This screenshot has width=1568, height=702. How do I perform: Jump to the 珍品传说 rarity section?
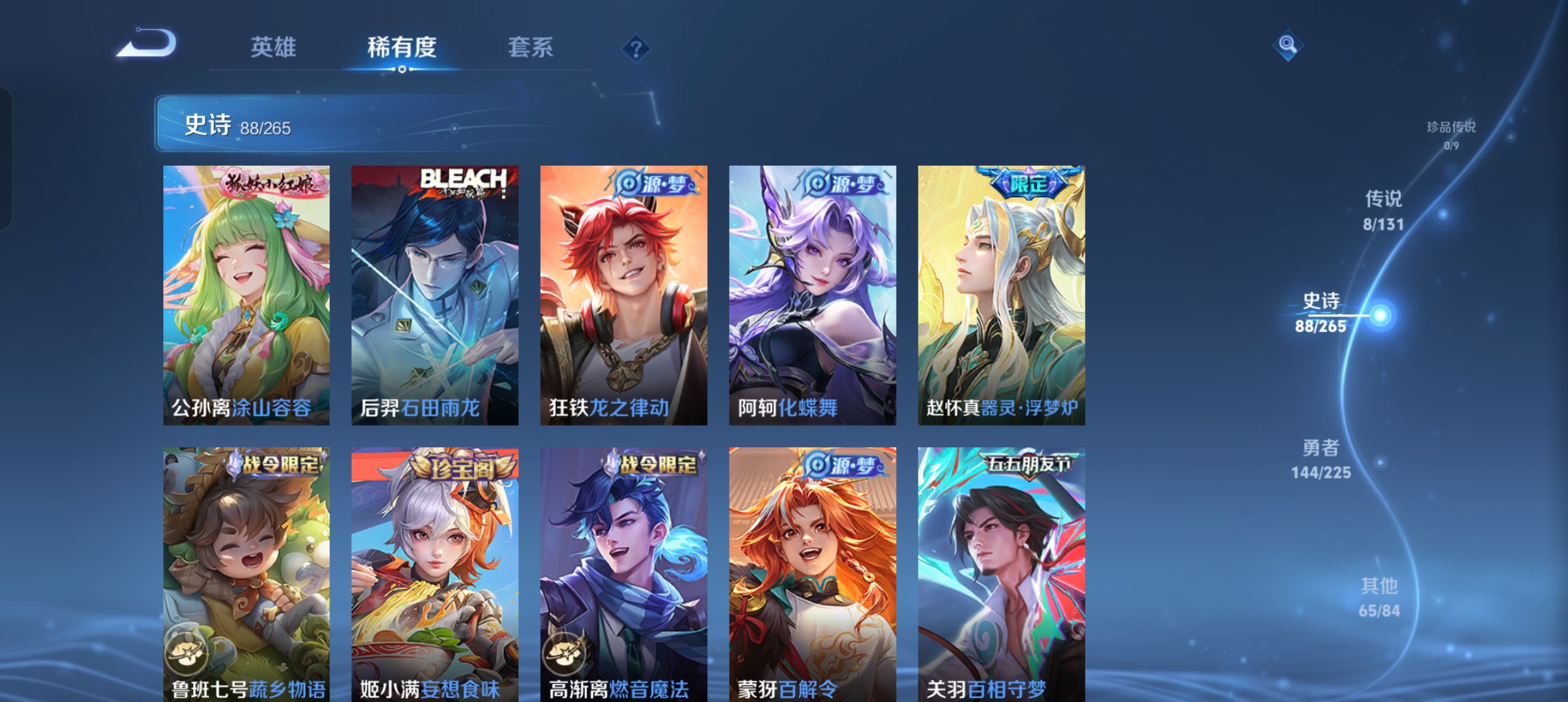pyautogui.click(x=1451, y=134)
